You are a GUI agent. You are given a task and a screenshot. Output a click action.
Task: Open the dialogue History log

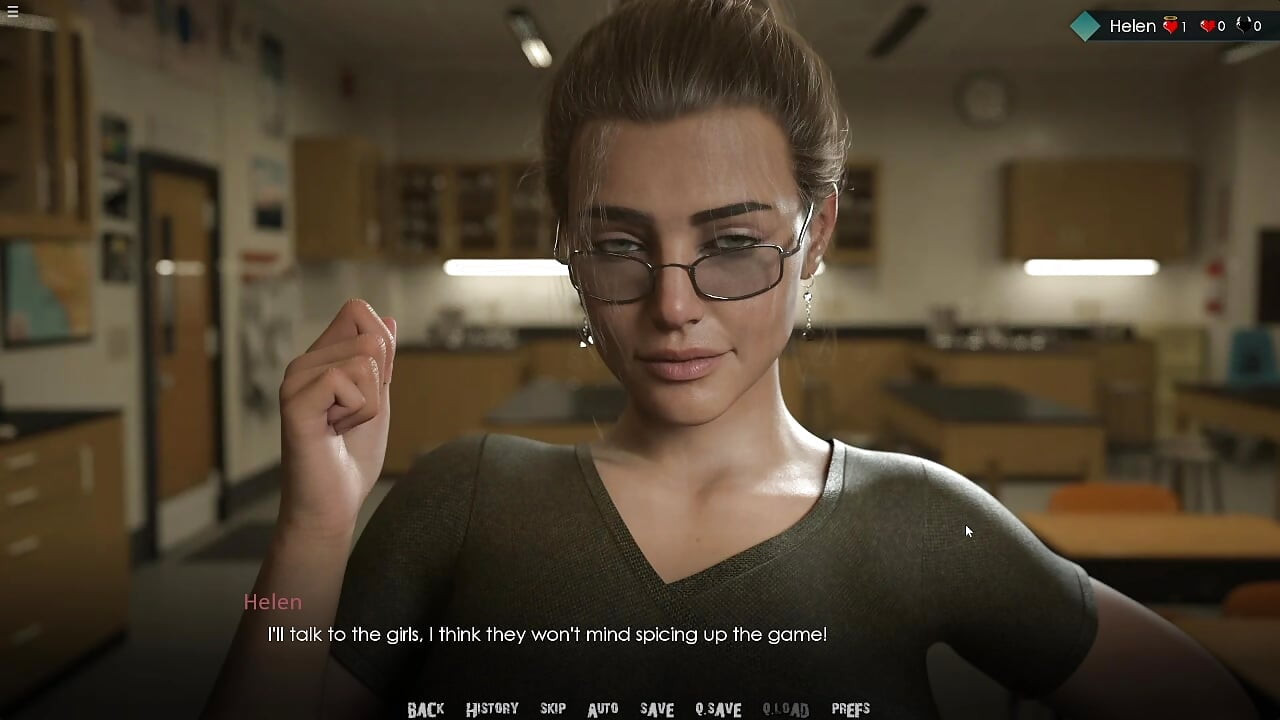tap(492, 709)
